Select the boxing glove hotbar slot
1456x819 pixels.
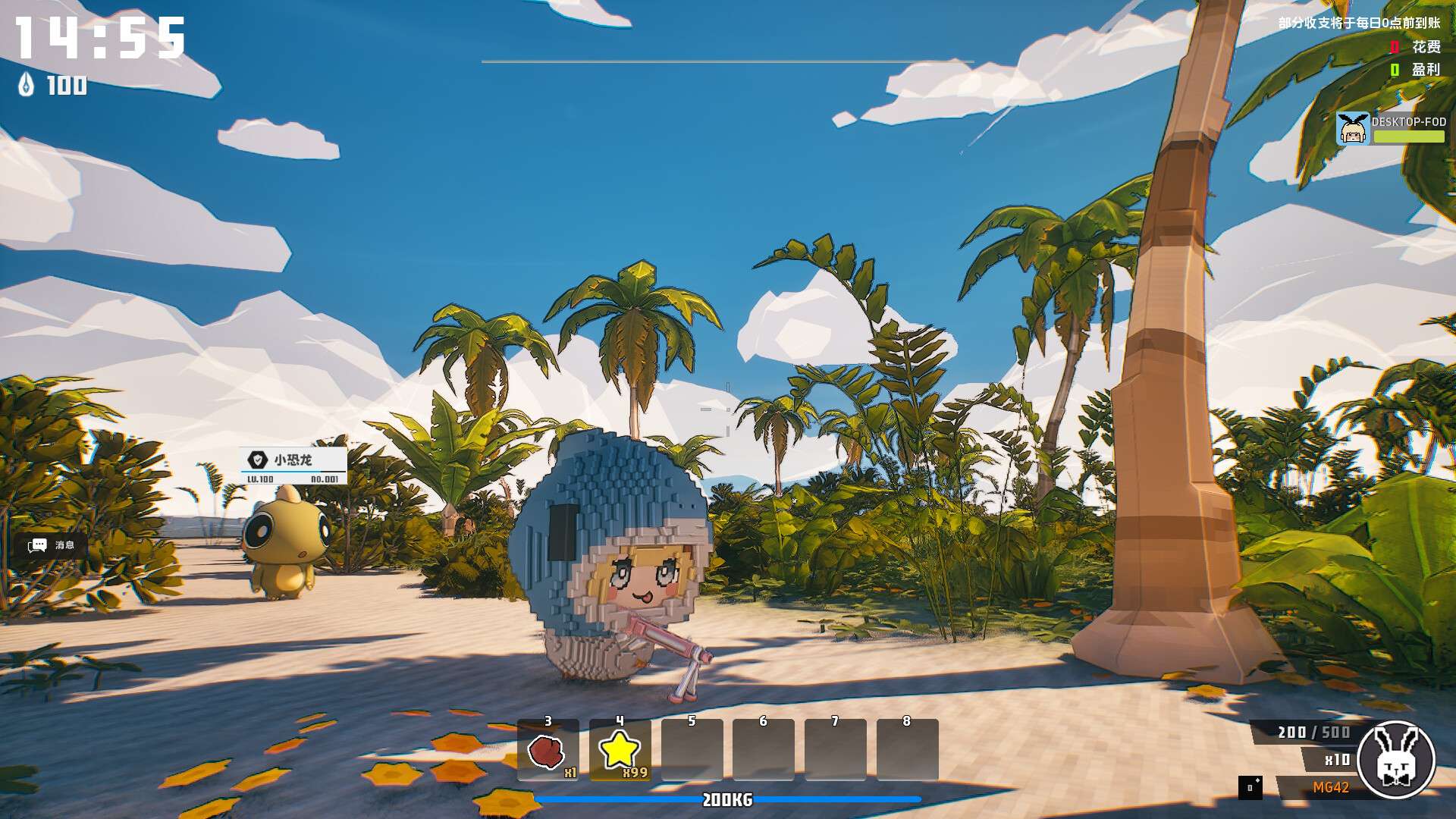tap(548, 750)
